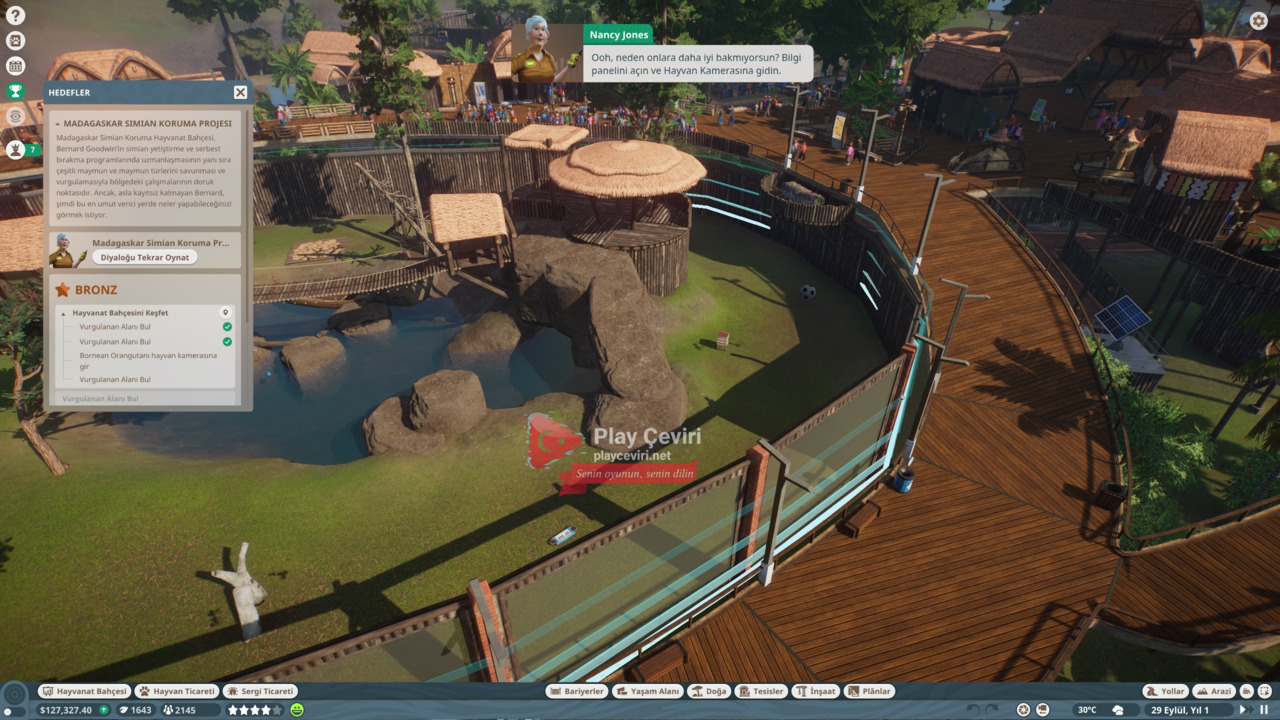The image size is (1280, 720).
Task: Close the Hedefler objectives panel
Action: 240,92
